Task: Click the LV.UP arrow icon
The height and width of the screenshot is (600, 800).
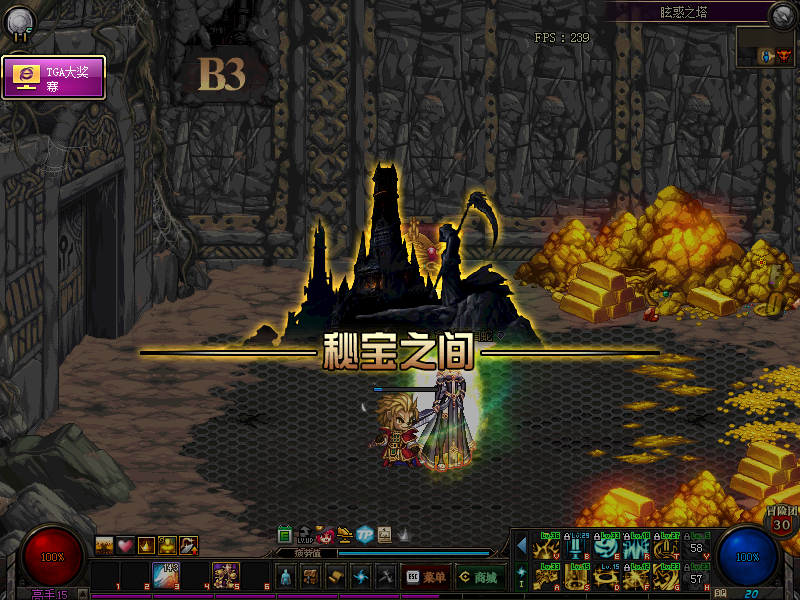Action: click(x=305, y=534)
